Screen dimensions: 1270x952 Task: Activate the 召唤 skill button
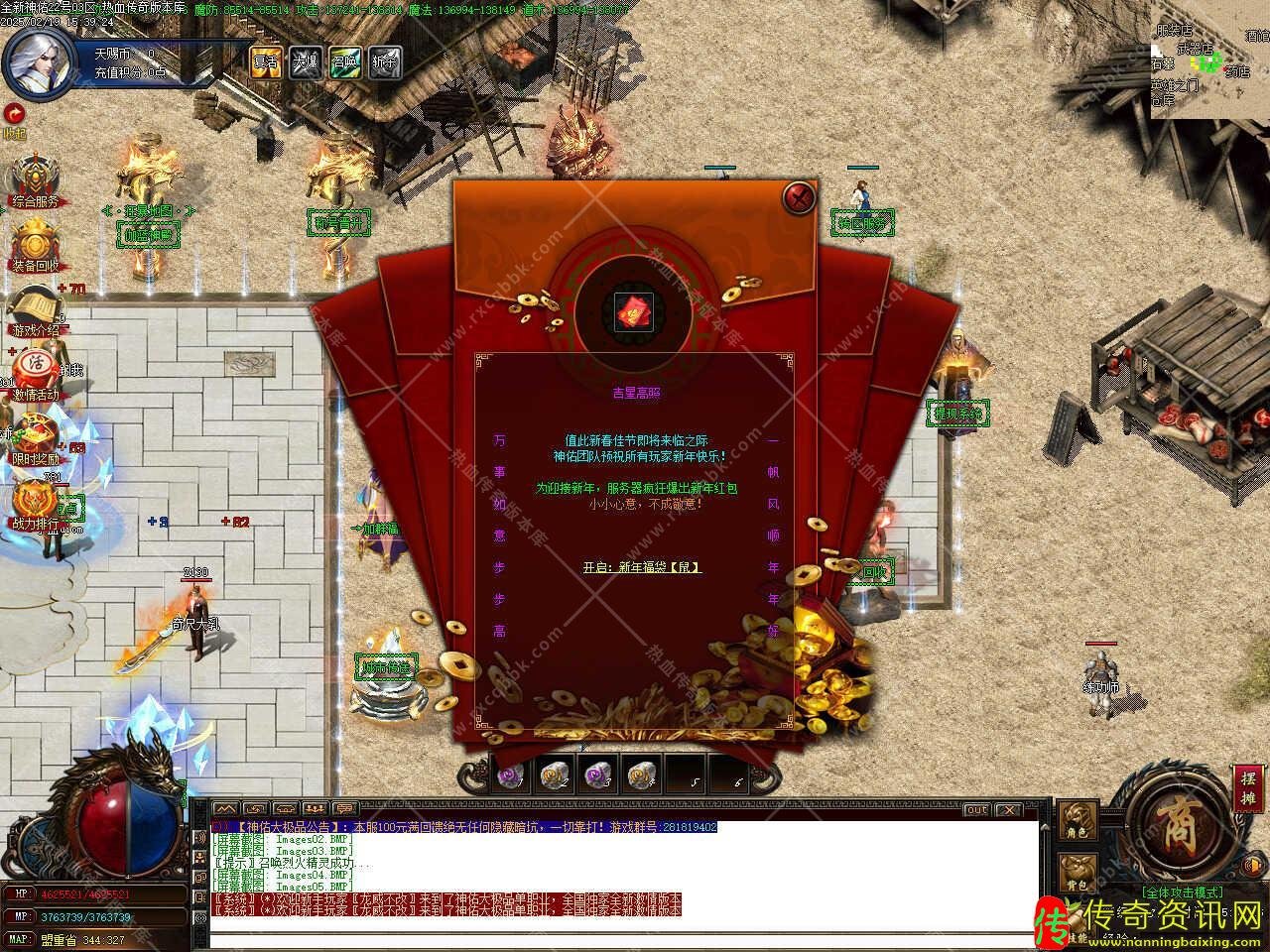tap(344, 60)
